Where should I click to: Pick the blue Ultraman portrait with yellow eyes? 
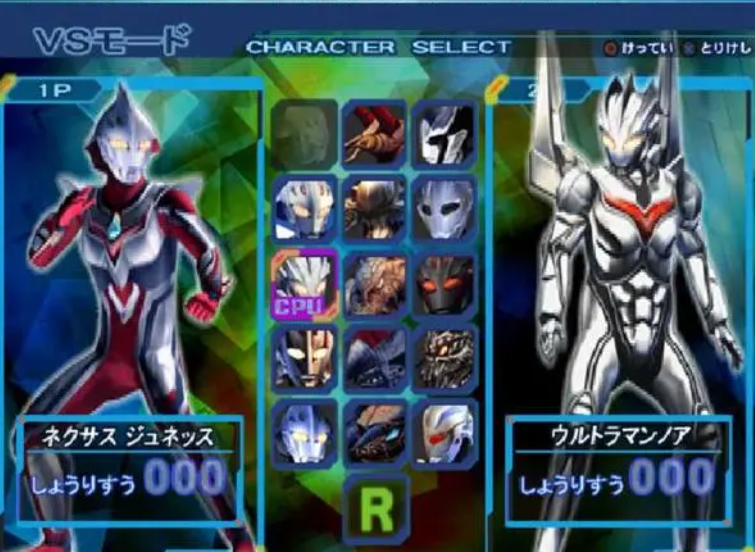coord(305,434)
